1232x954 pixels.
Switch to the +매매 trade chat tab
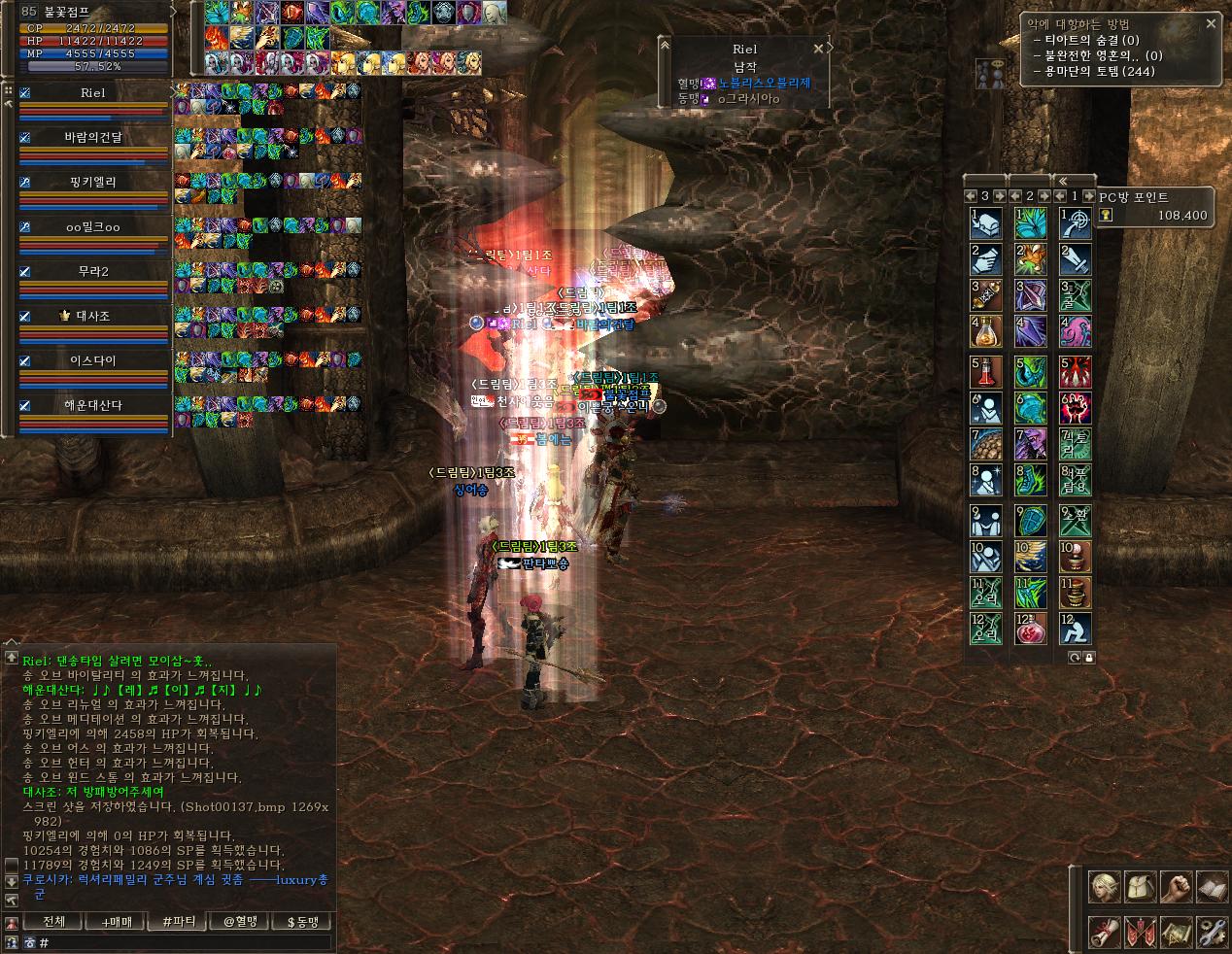click(116, 921)
